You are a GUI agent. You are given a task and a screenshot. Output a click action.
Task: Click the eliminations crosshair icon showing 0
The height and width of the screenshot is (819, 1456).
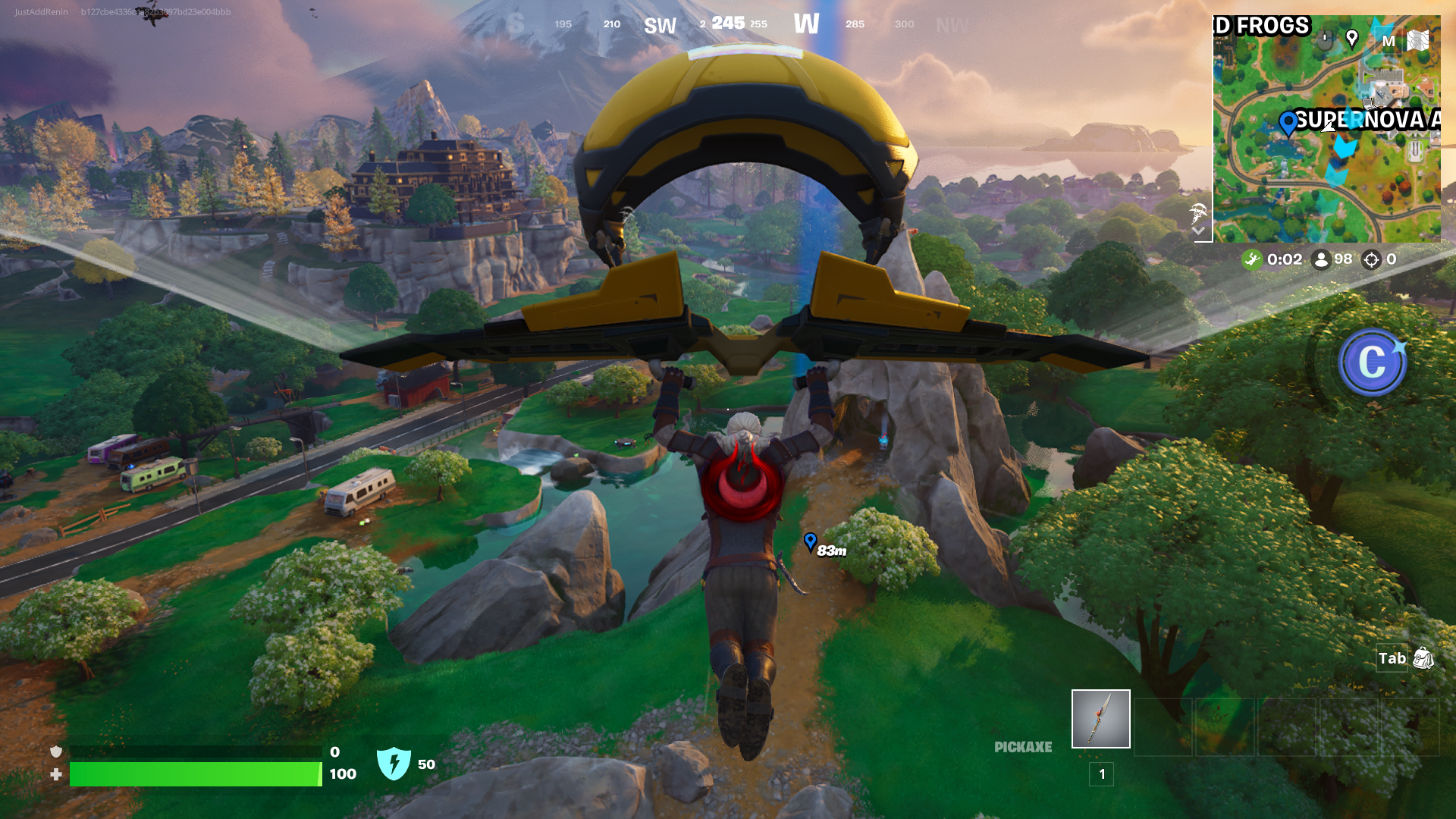[1371, 259]
